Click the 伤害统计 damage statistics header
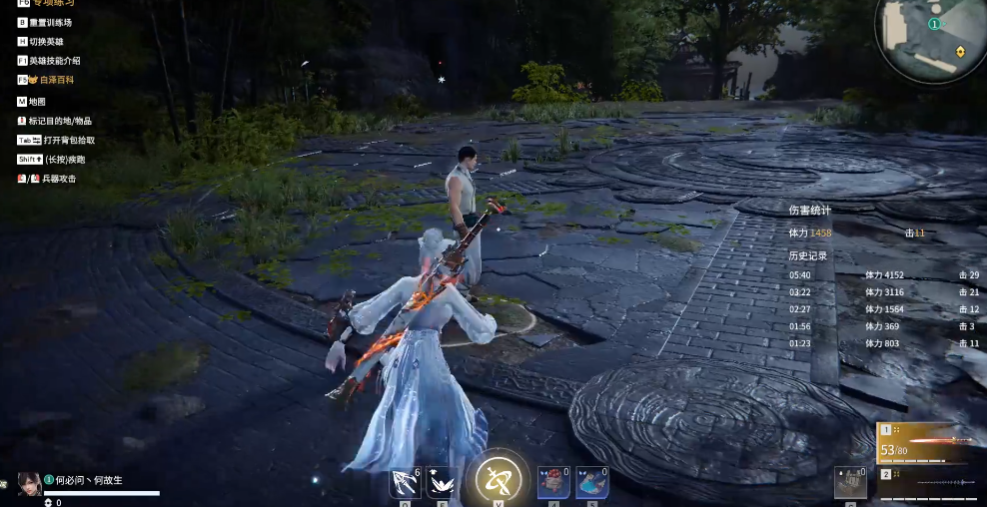The width and height of the screenshot is (987, 507). point(810,210)
